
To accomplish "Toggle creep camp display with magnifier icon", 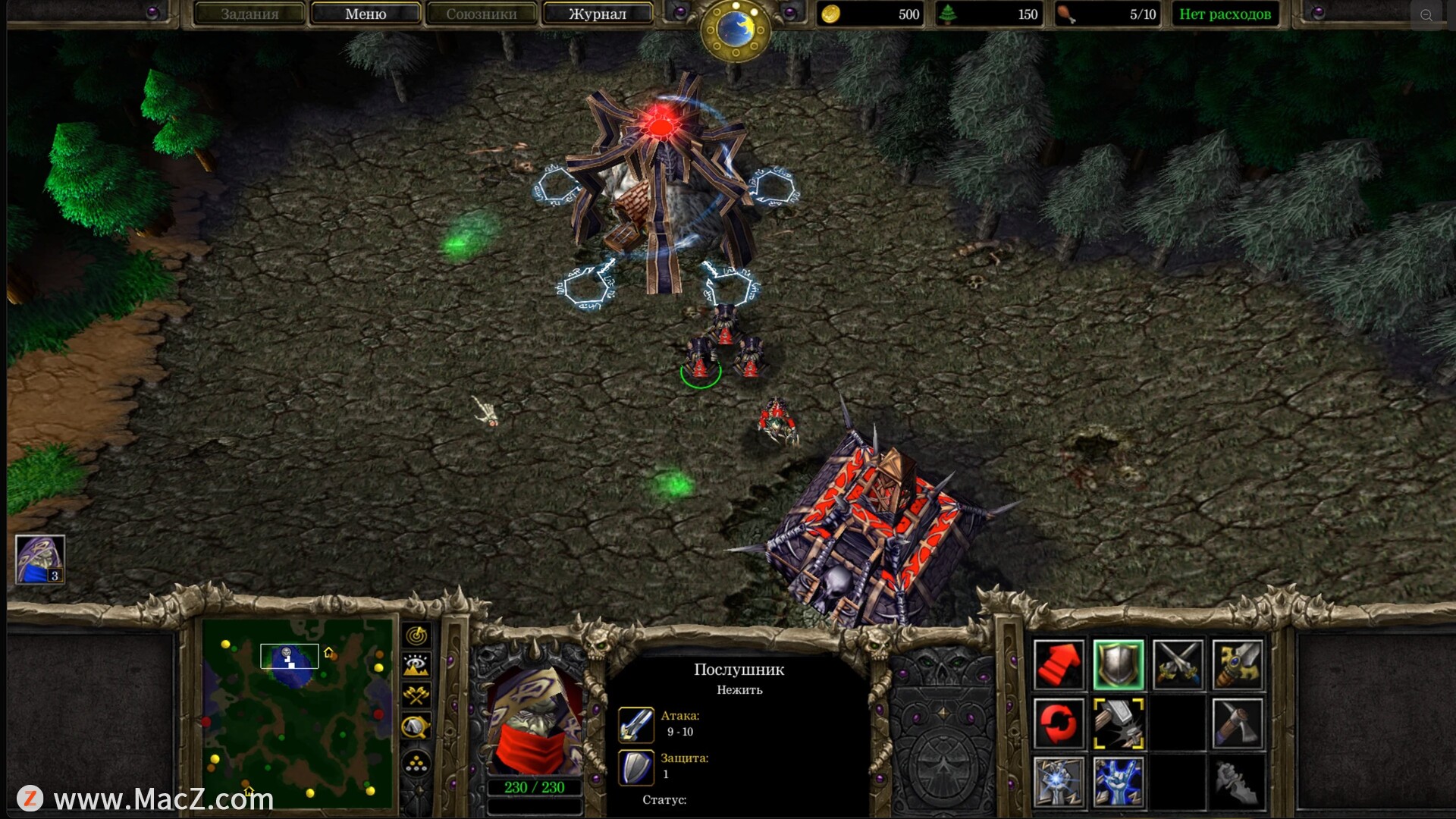I will 416,726.
